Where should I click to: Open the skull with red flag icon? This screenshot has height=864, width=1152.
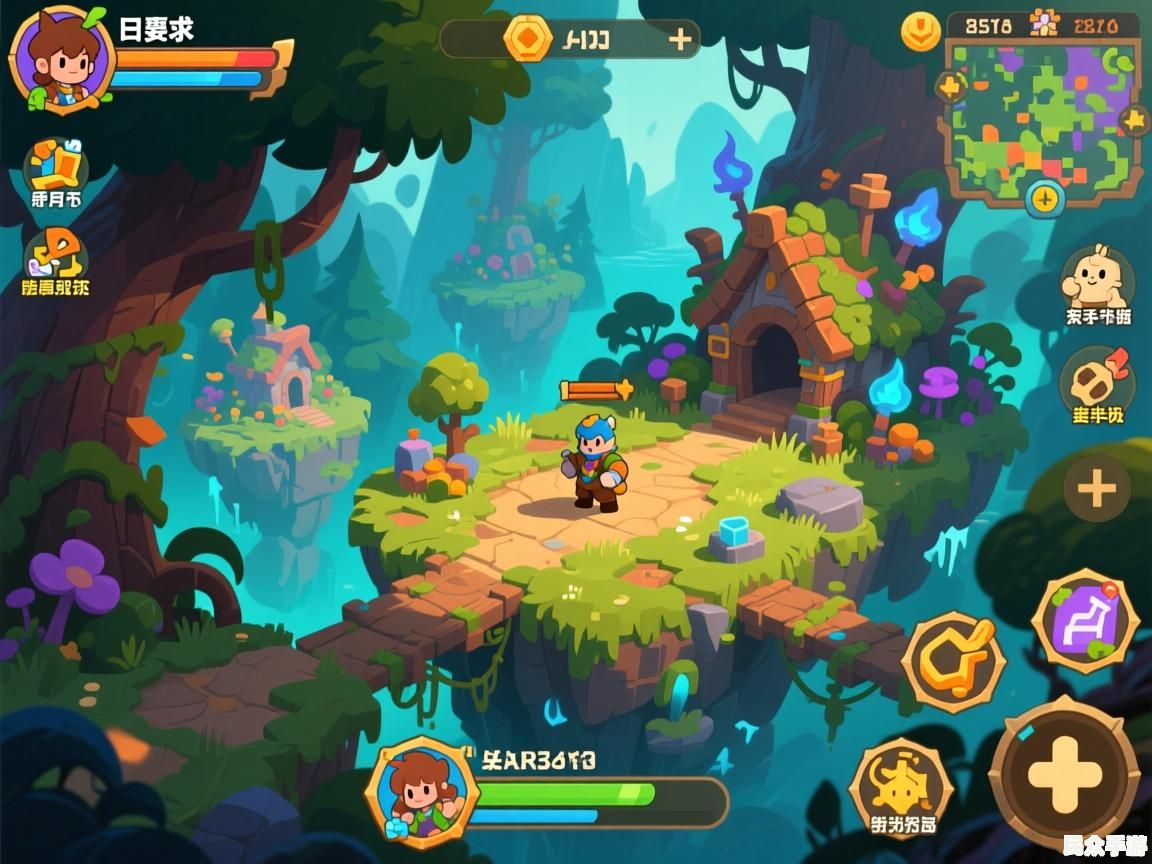[x=1096, y=380]
